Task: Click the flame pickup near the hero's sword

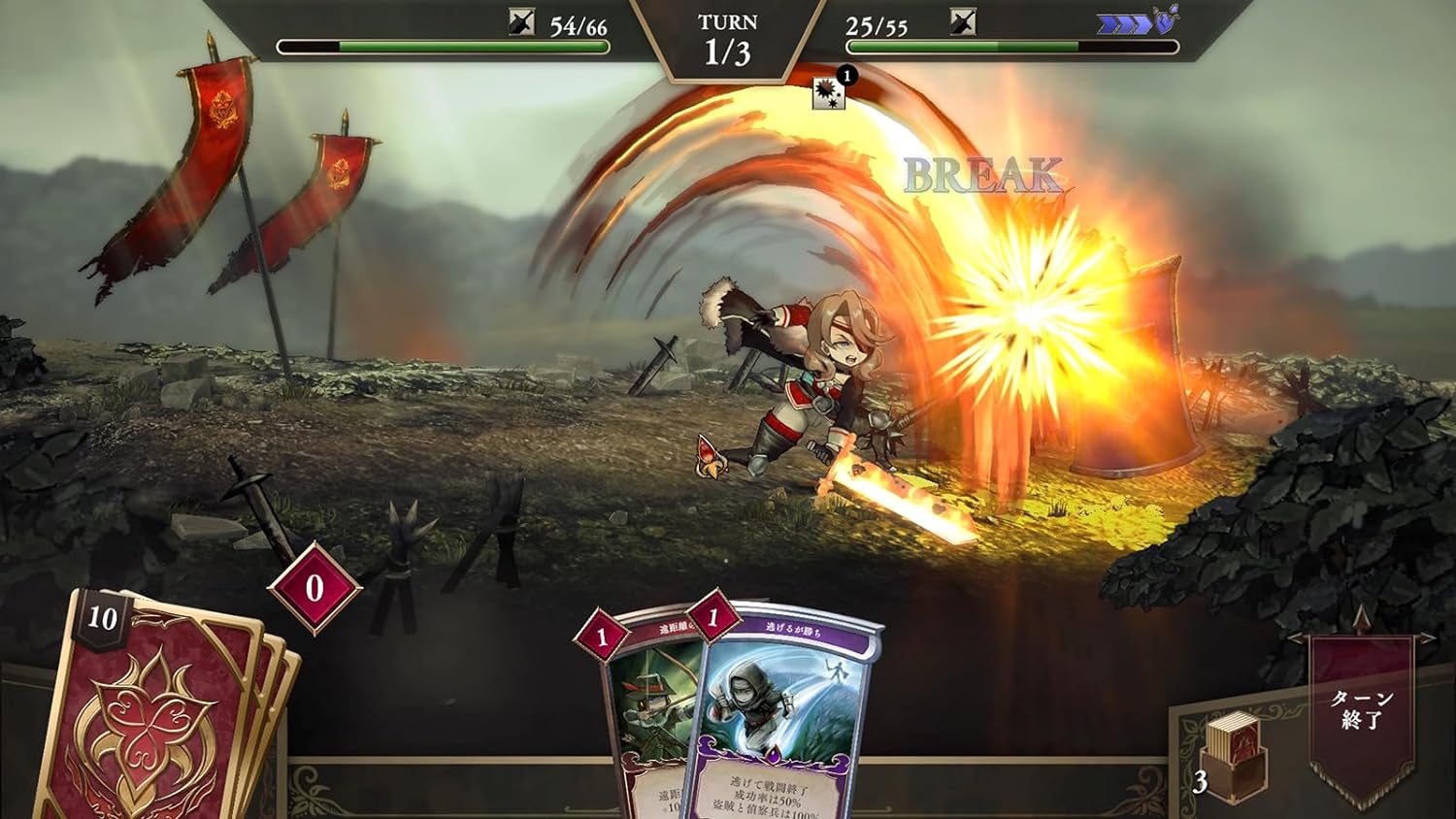Action: point(710,454)
